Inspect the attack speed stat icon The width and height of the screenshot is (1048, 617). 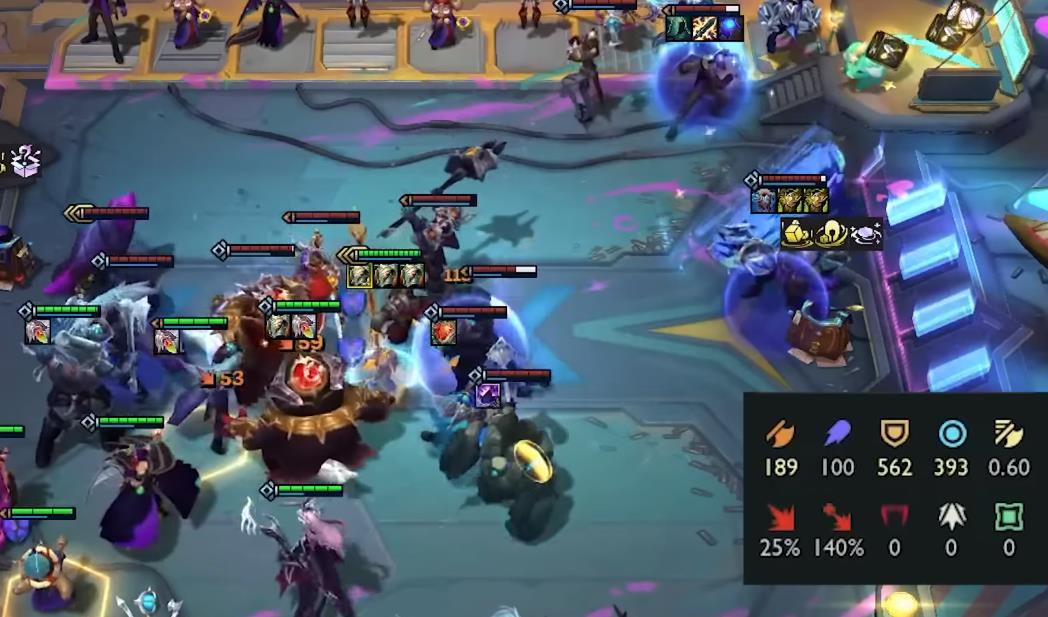(1008, 433)
